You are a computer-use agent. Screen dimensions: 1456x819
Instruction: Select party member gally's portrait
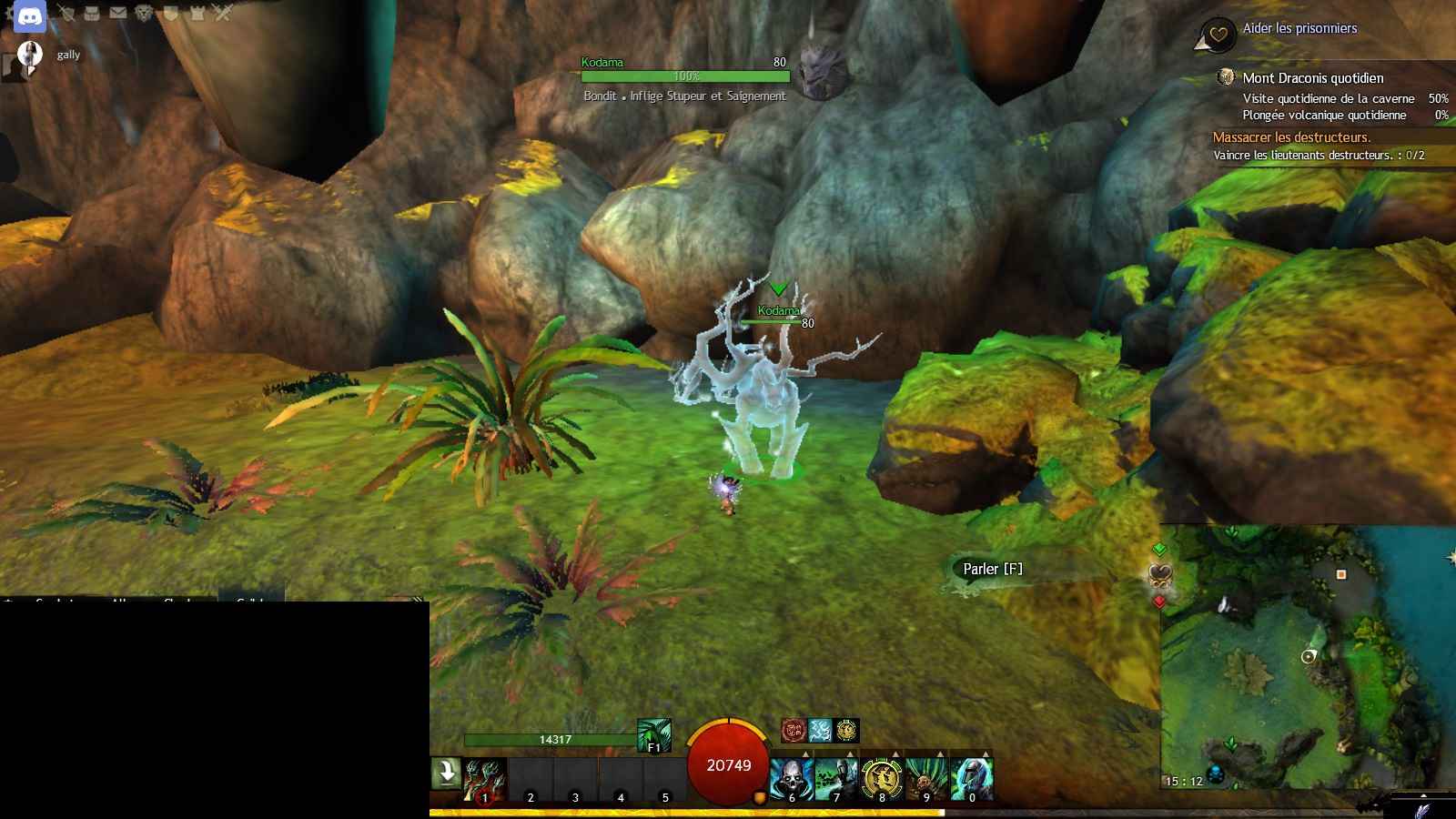pos(30,56)
